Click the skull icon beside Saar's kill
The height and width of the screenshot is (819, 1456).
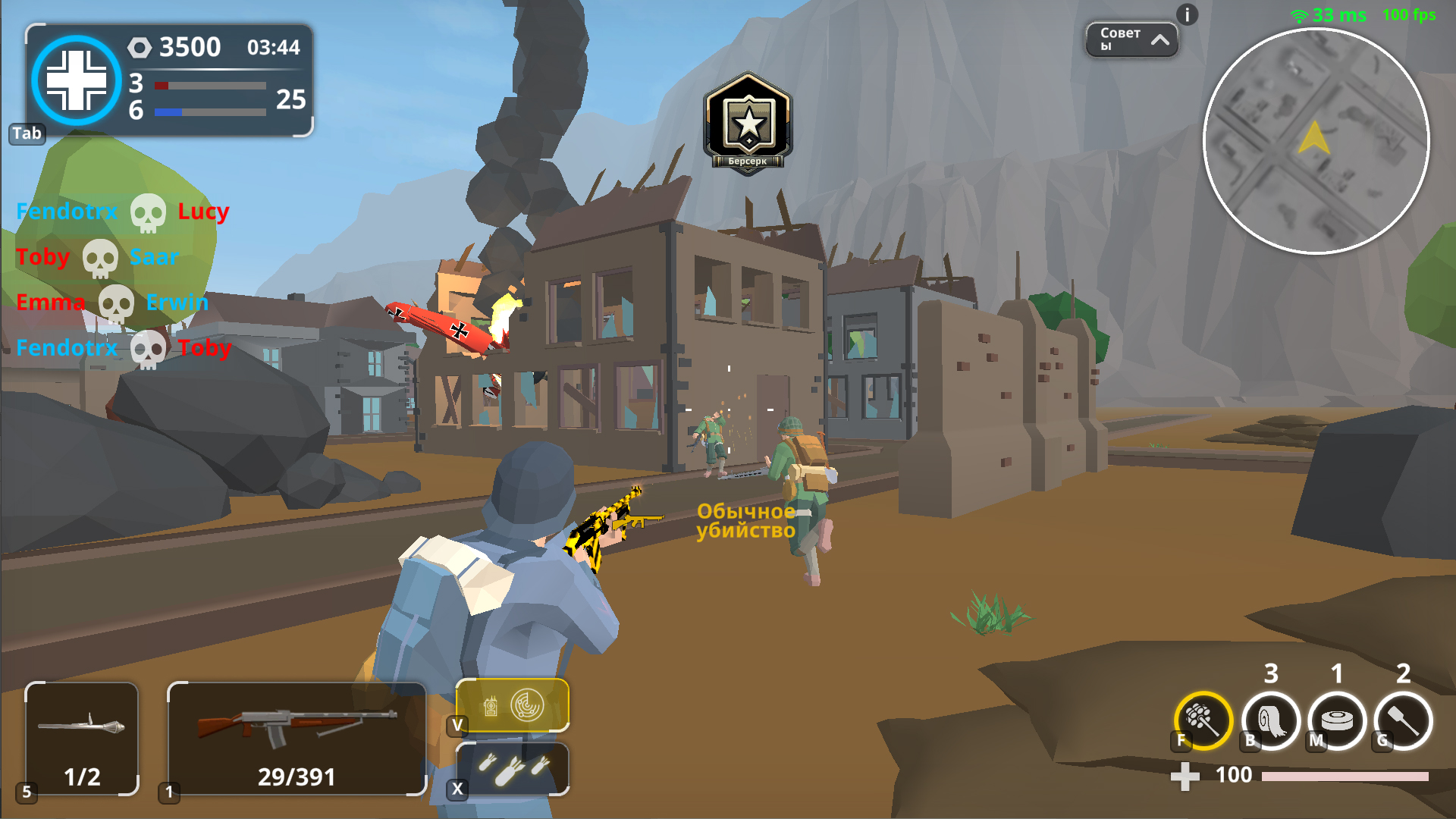101,257
